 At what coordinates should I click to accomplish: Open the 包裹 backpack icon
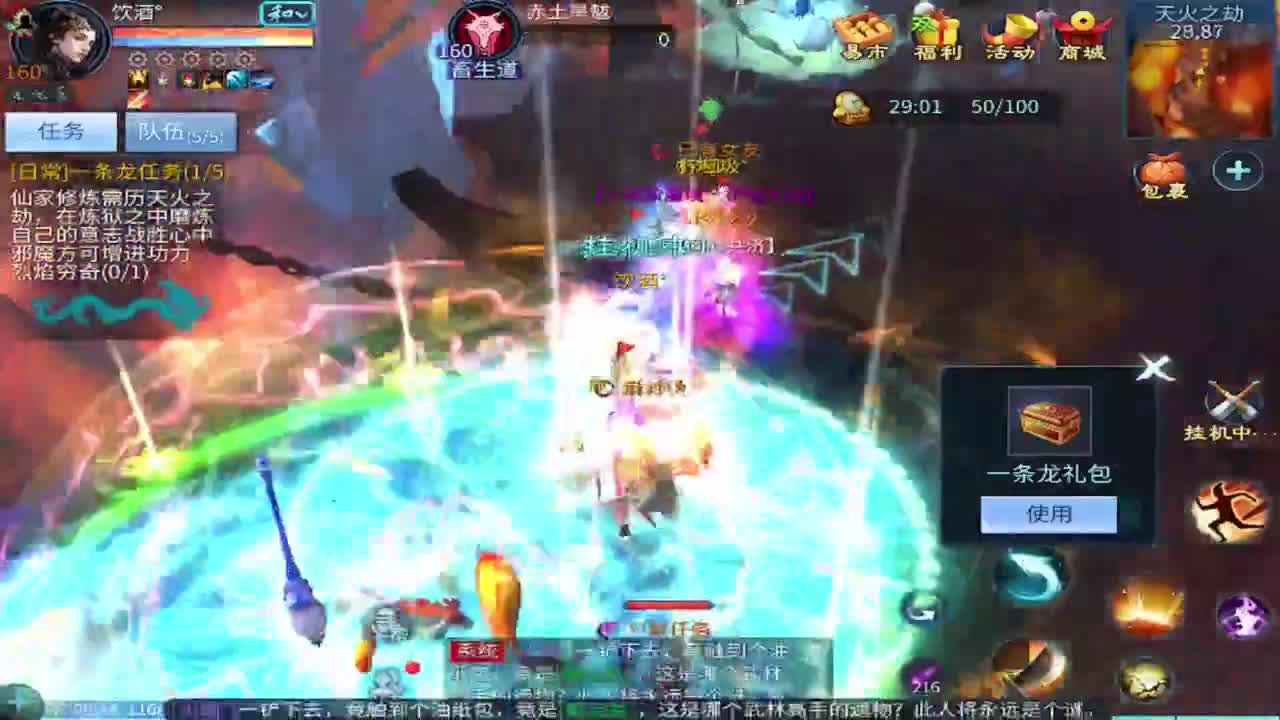(1163, 175)
